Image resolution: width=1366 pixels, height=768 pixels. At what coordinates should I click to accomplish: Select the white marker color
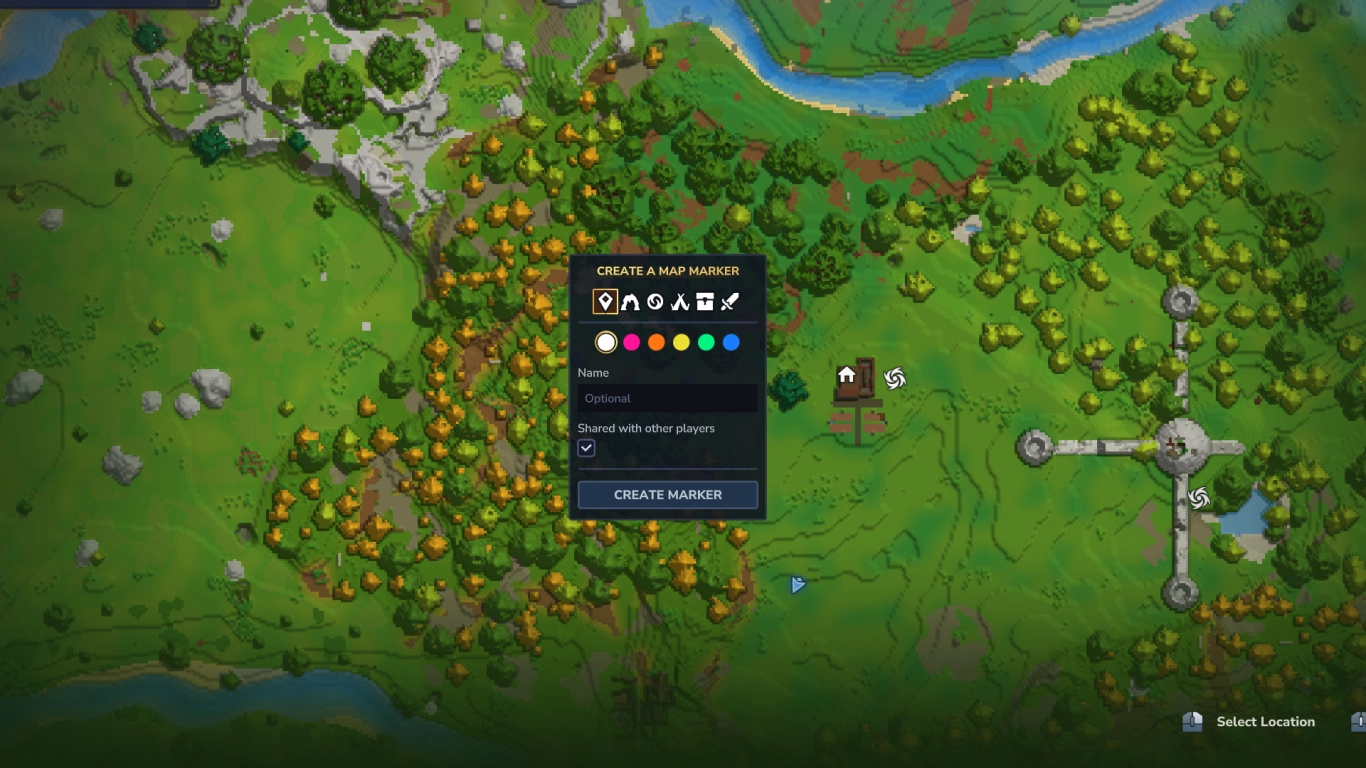(605, 342)
